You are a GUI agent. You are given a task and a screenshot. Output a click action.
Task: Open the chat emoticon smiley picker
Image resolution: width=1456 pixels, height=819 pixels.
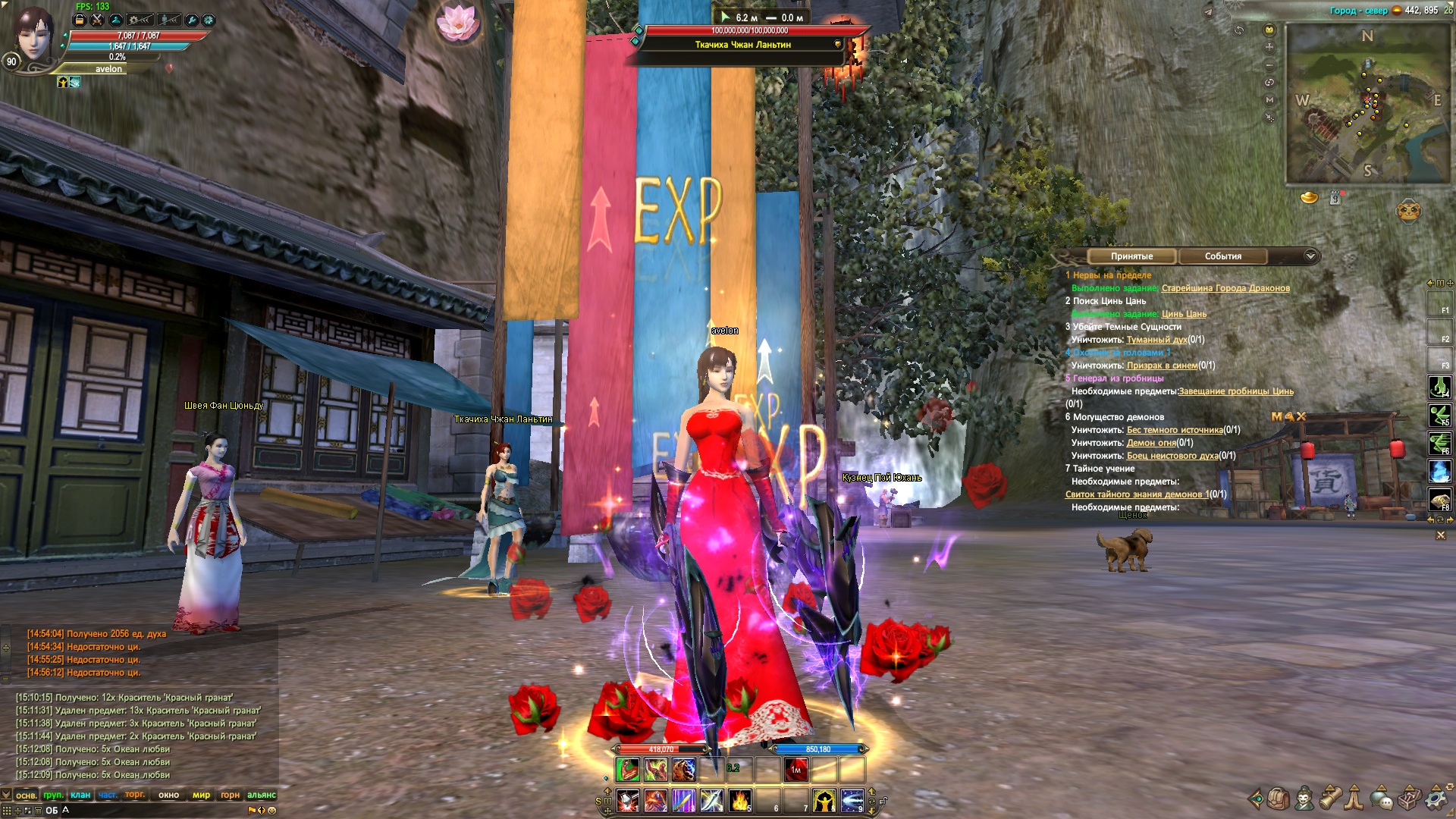272,810
